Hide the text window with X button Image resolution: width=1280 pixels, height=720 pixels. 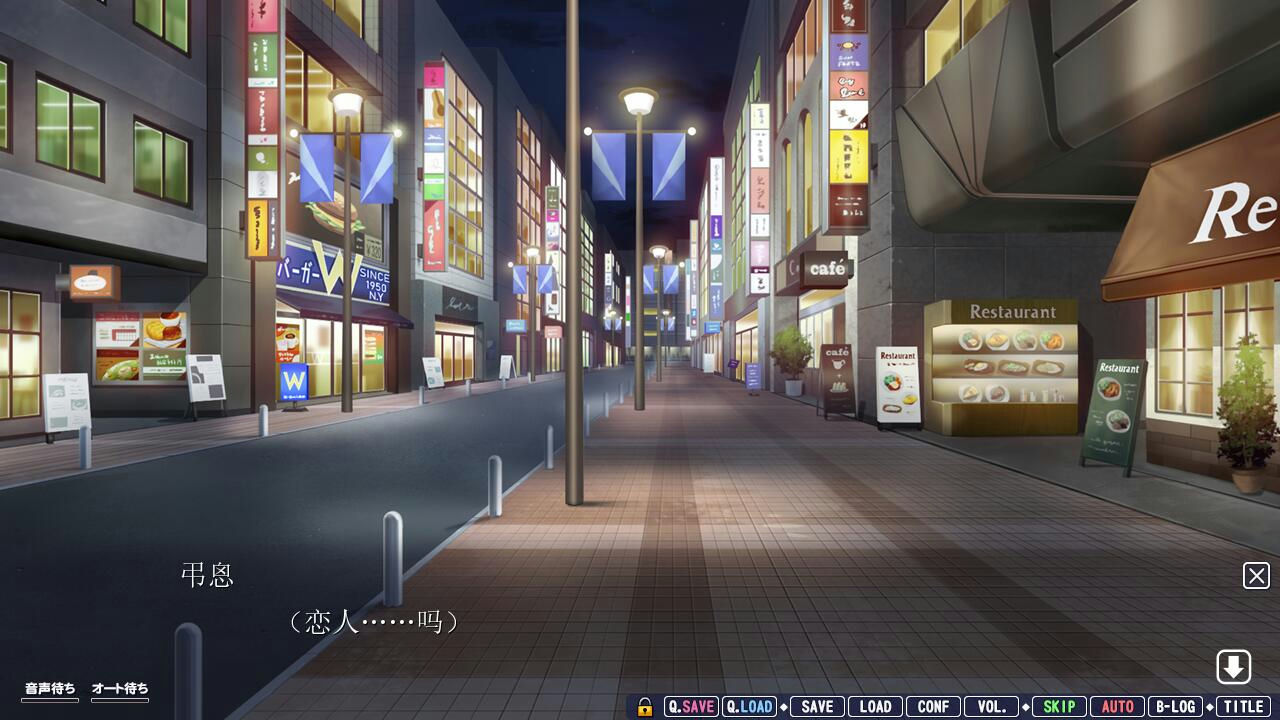(x=1256, y=576)
